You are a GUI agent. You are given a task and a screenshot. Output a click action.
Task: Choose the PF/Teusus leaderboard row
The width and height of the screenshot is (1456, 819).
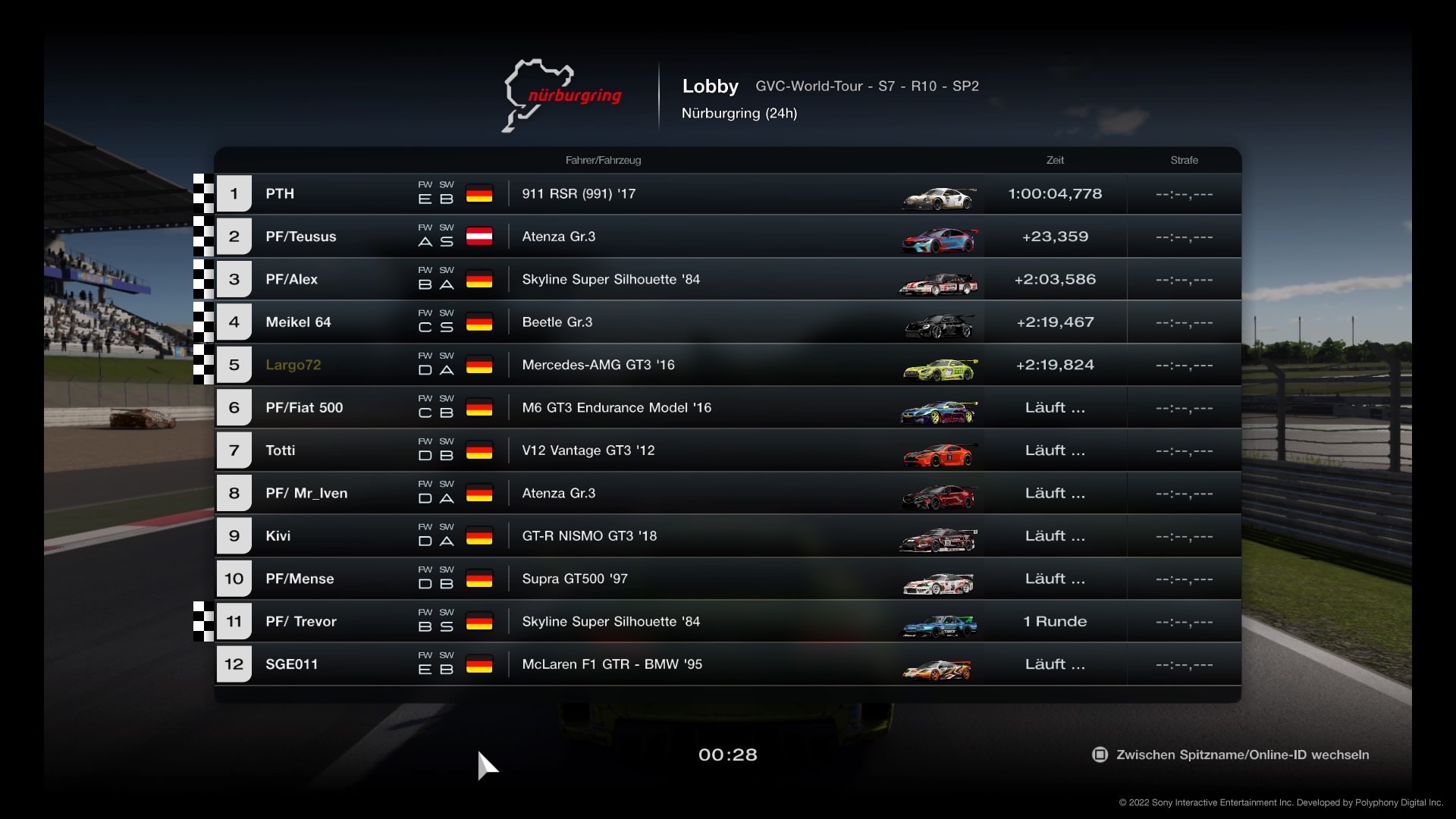click(728, 237)
